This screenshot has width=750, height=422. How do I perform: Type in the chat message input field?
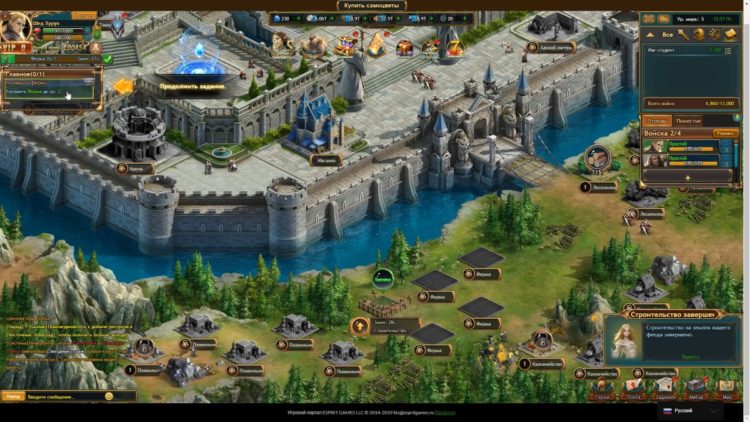click(x=65, y=396)
